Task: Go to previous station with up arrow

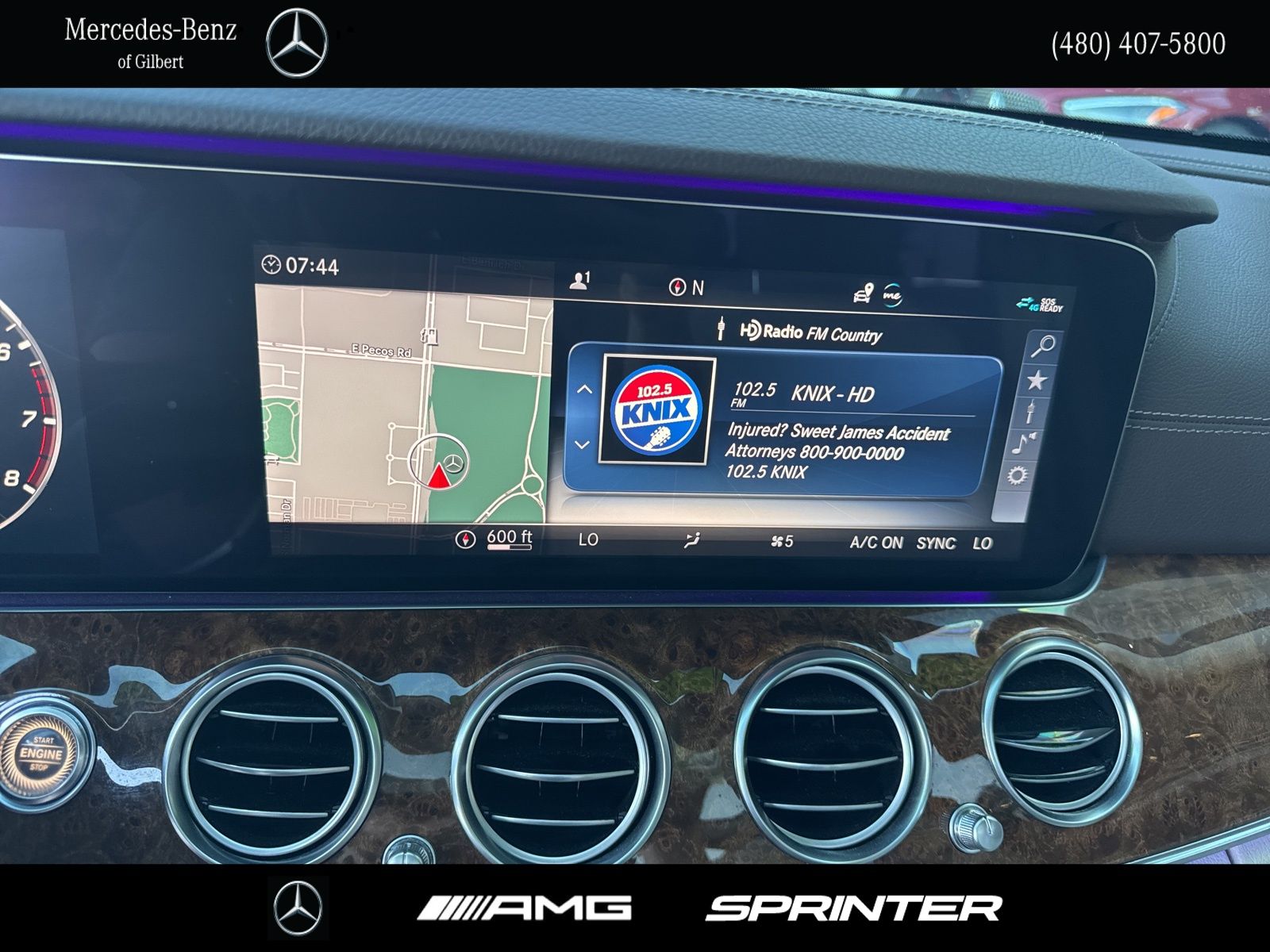Action: tap(584, 390)
